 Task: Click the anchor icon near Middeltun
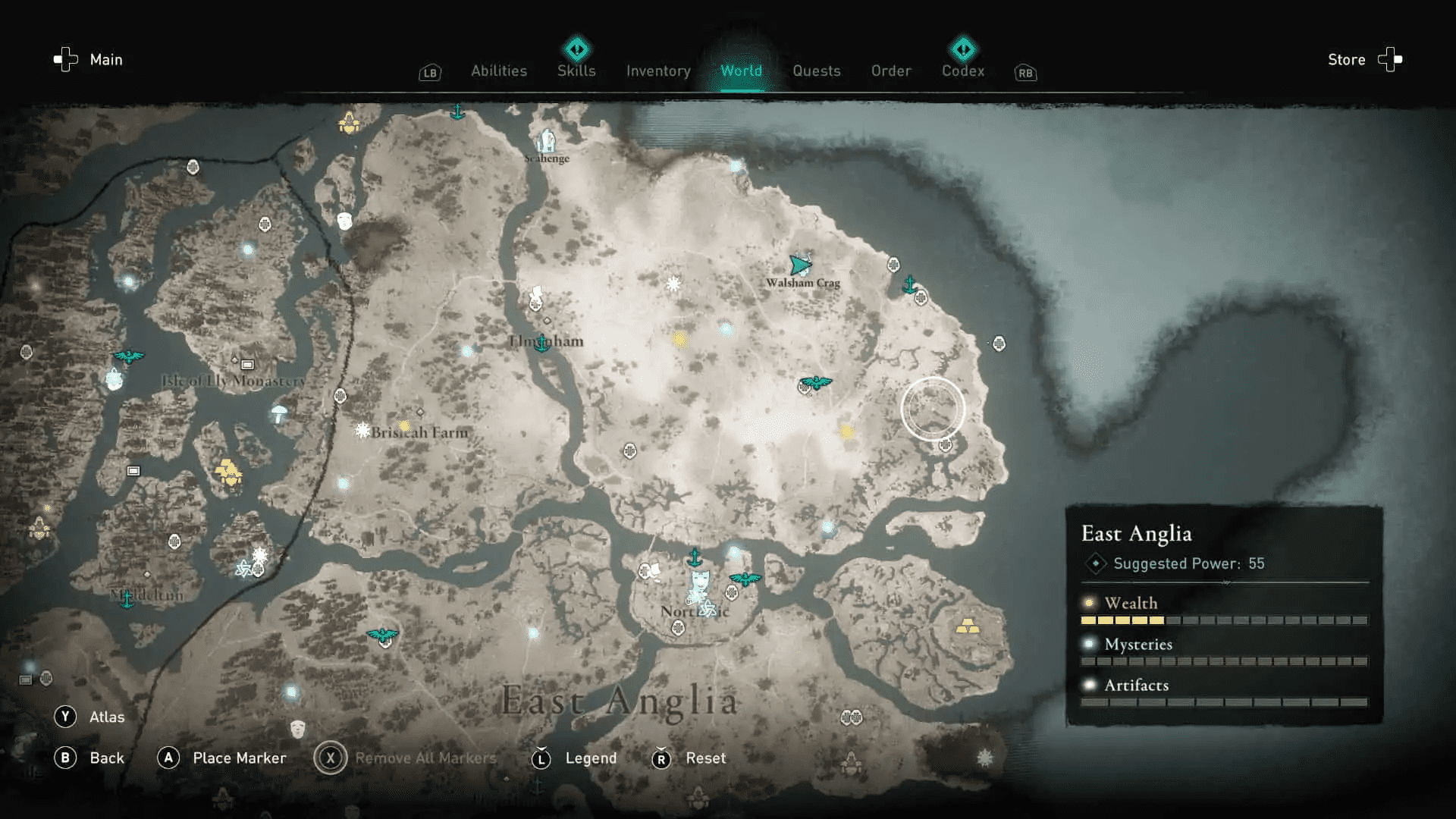[x=129, y=599]
